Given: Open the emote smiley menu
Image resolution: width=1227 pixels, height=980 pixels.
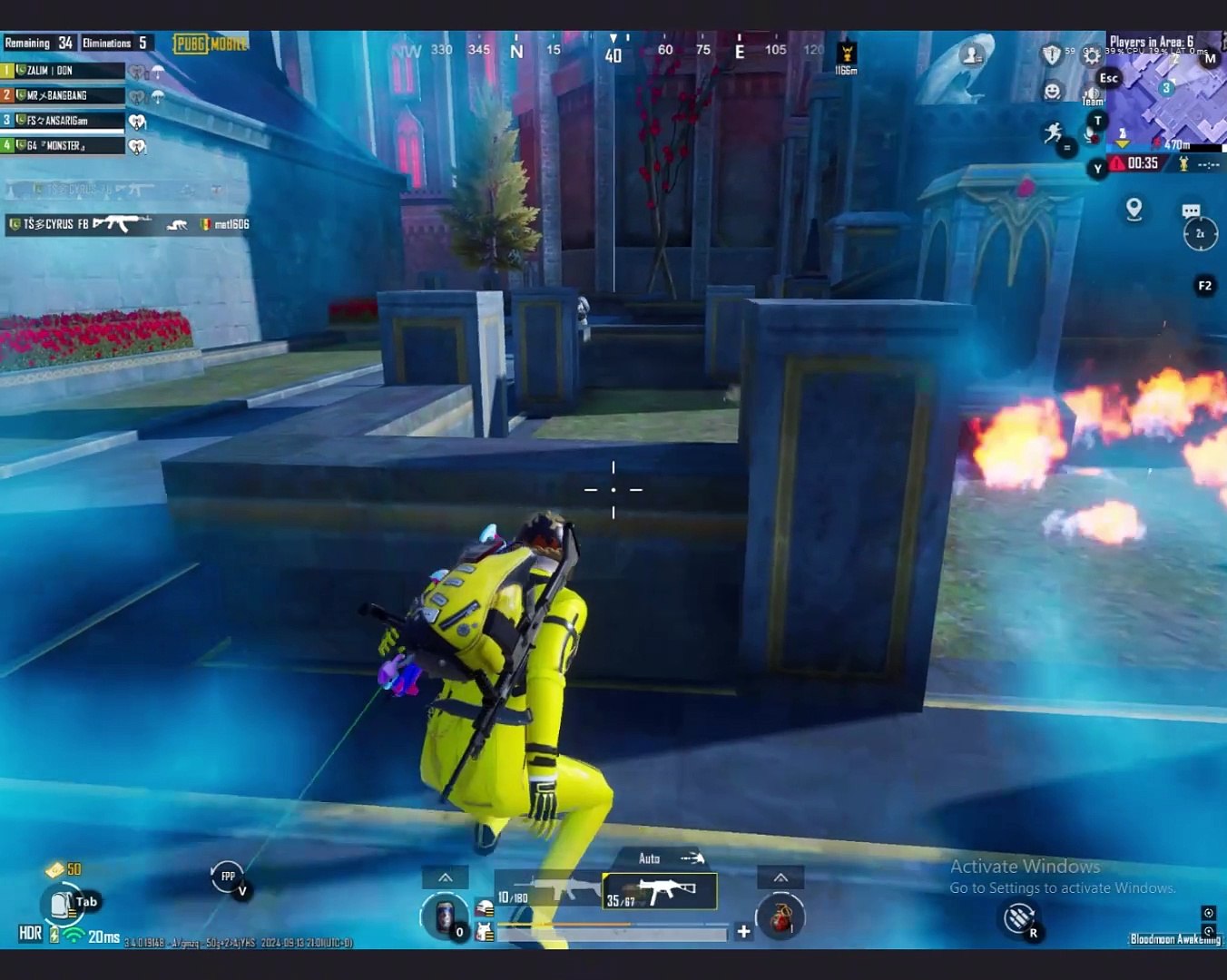Looking at the screenshot, I should [x=1052, y=91].
